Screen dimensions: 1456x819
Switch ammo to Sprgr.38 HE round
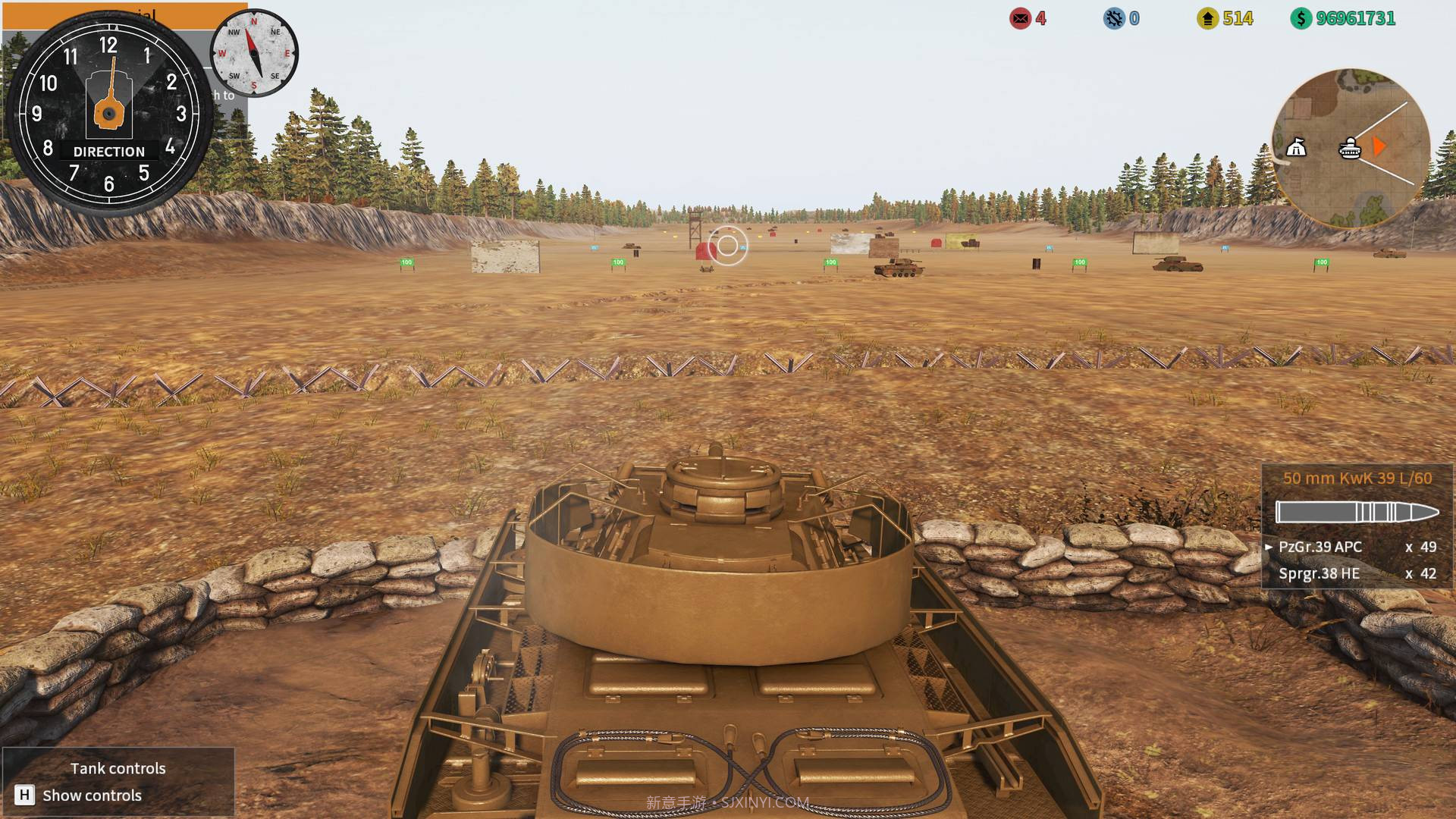pyautogui.click(x=1319, y=573)
